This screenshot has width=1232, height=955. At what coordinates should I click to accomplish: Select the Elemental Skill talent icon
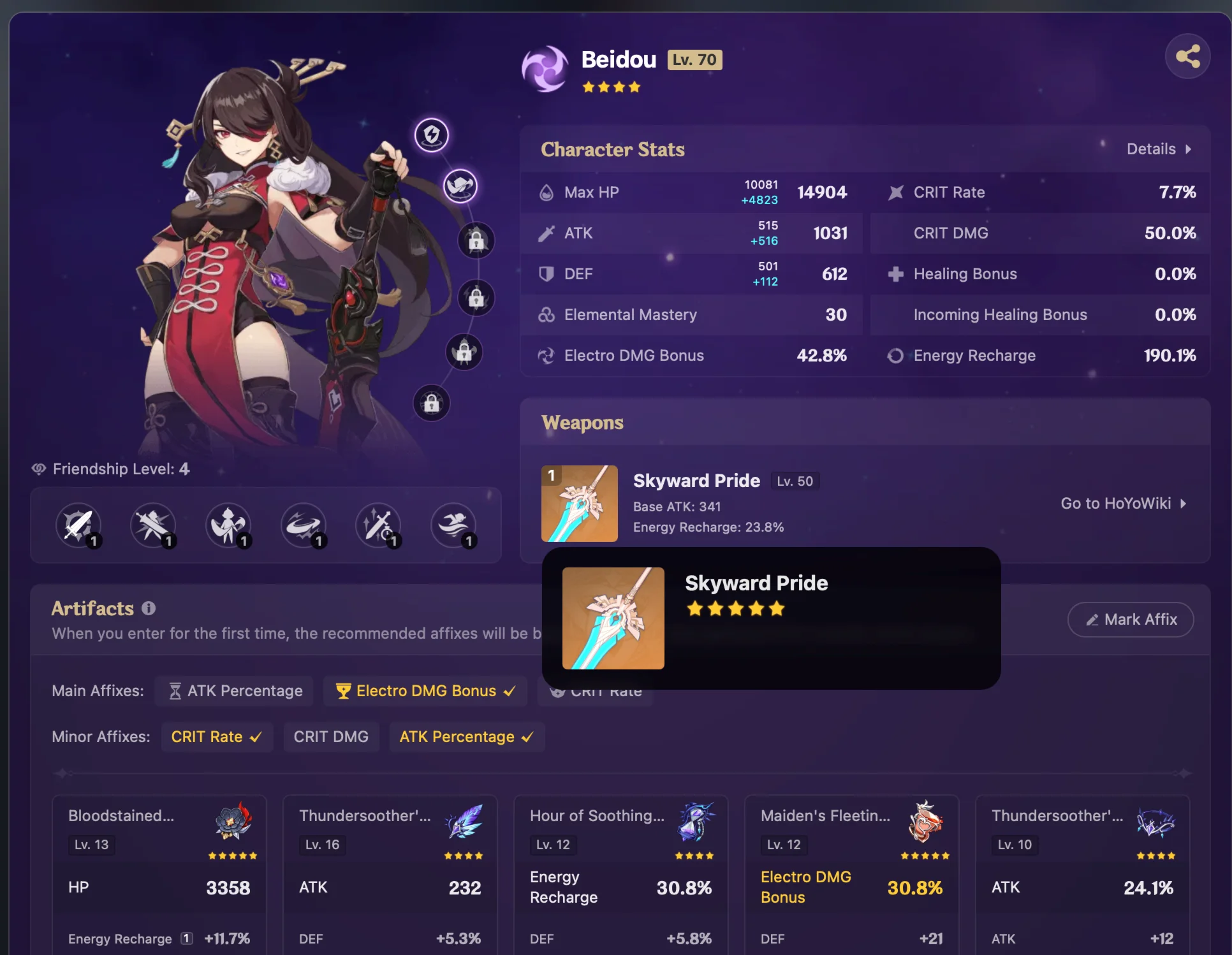(x=153, y=526)
